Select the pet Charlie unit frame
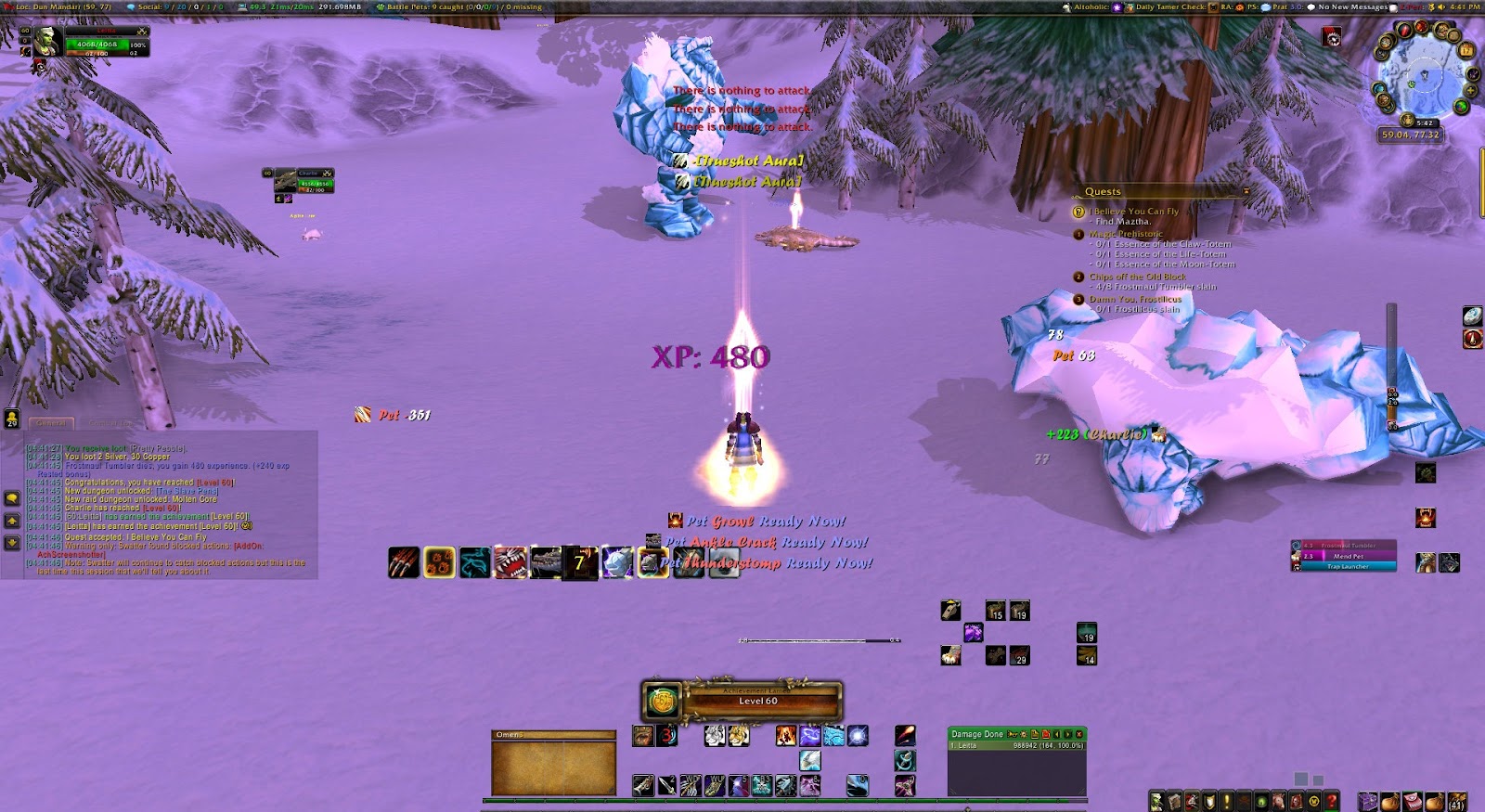Viewport: 1485px width, 812px height. click(x=299, y=181)
